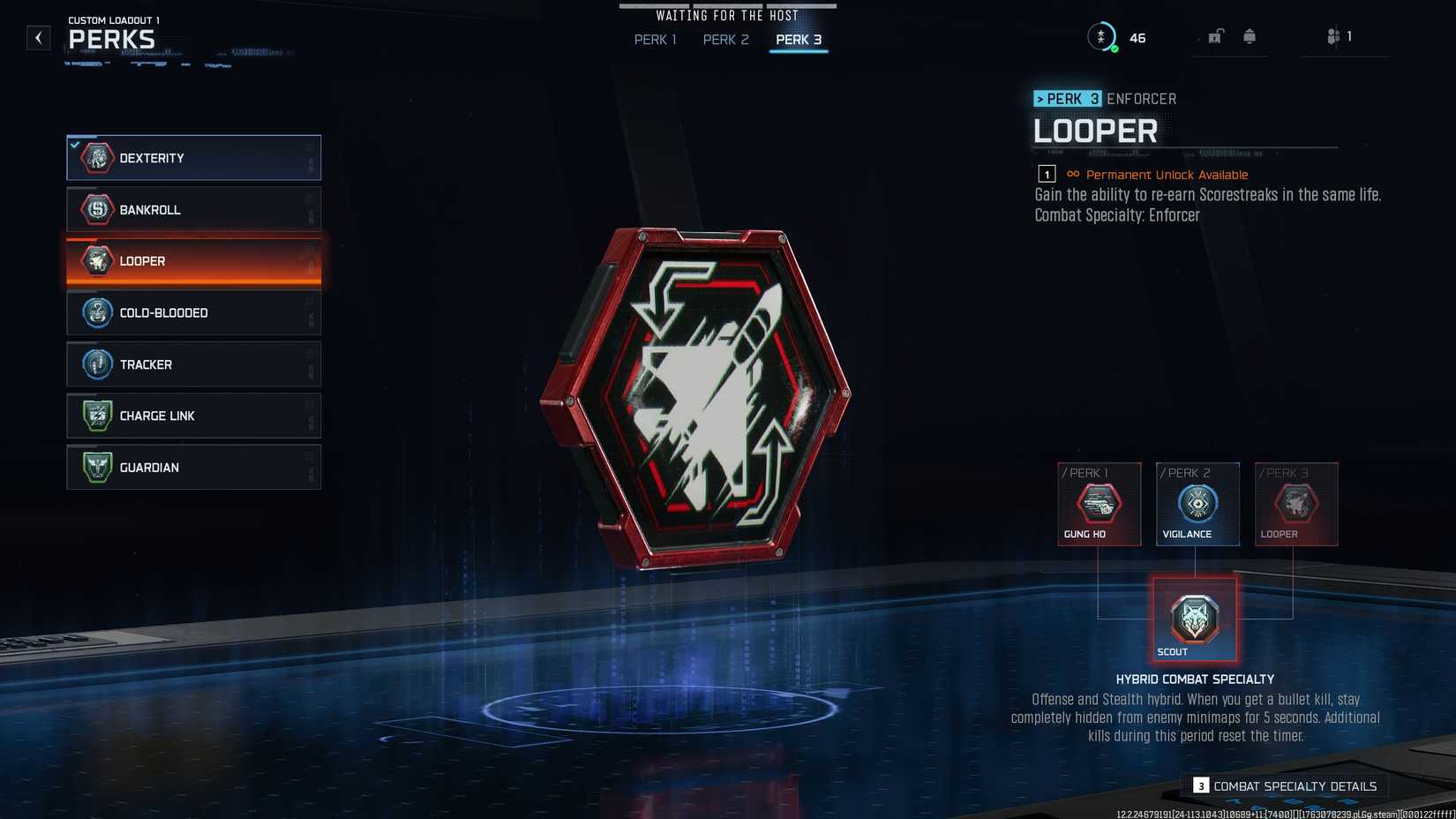
Task: Open the bell notification icon
Action: coord(1250,36)
